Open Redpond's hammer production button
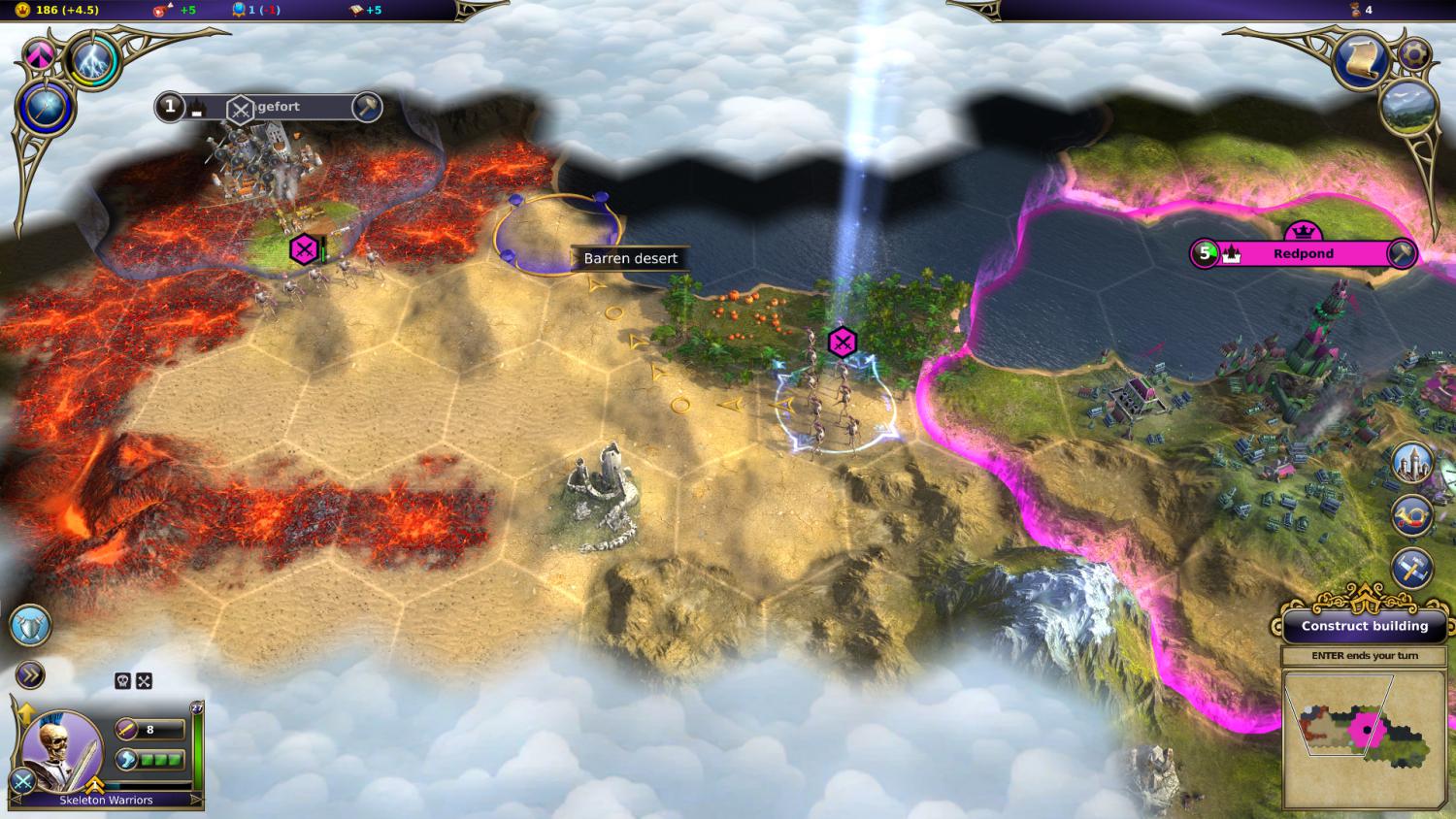The width and height of the screenshot is (1456, 819). pos(1402,254)
